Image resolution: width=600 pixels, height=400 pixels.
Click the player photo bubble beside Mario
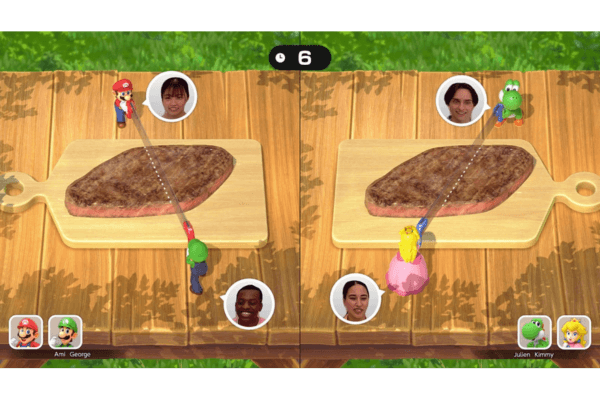coord(171,97)
